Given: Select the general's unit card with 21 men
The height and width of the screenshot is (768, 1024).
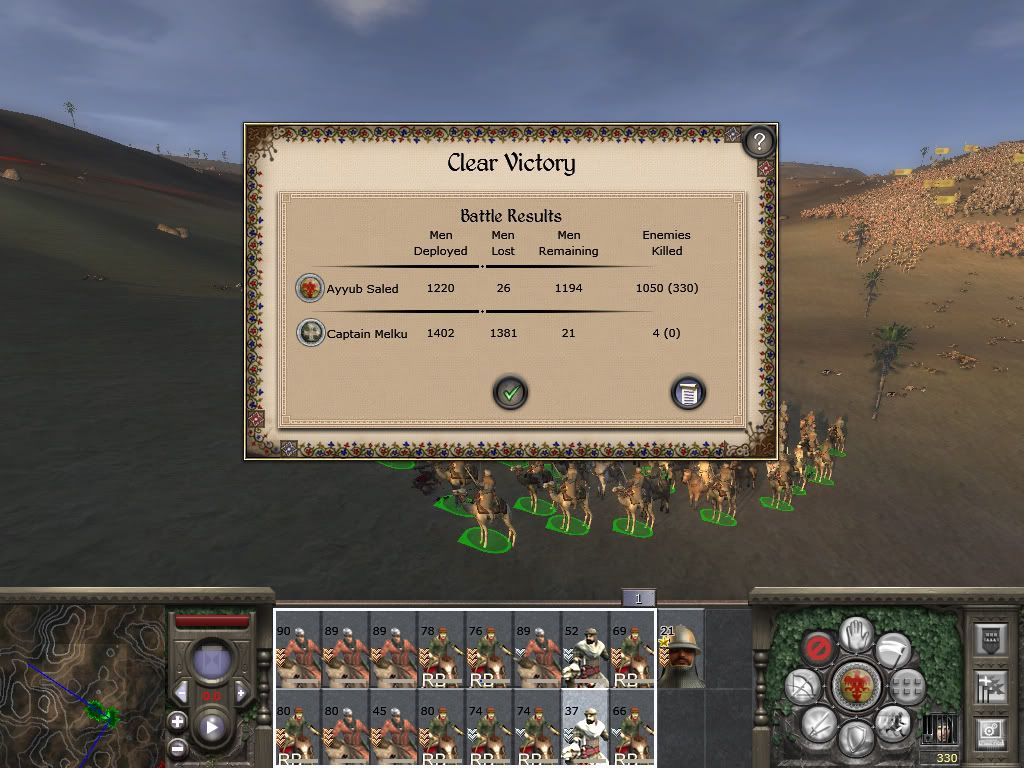Looking at the screenshot, I should tap(681, 650).
